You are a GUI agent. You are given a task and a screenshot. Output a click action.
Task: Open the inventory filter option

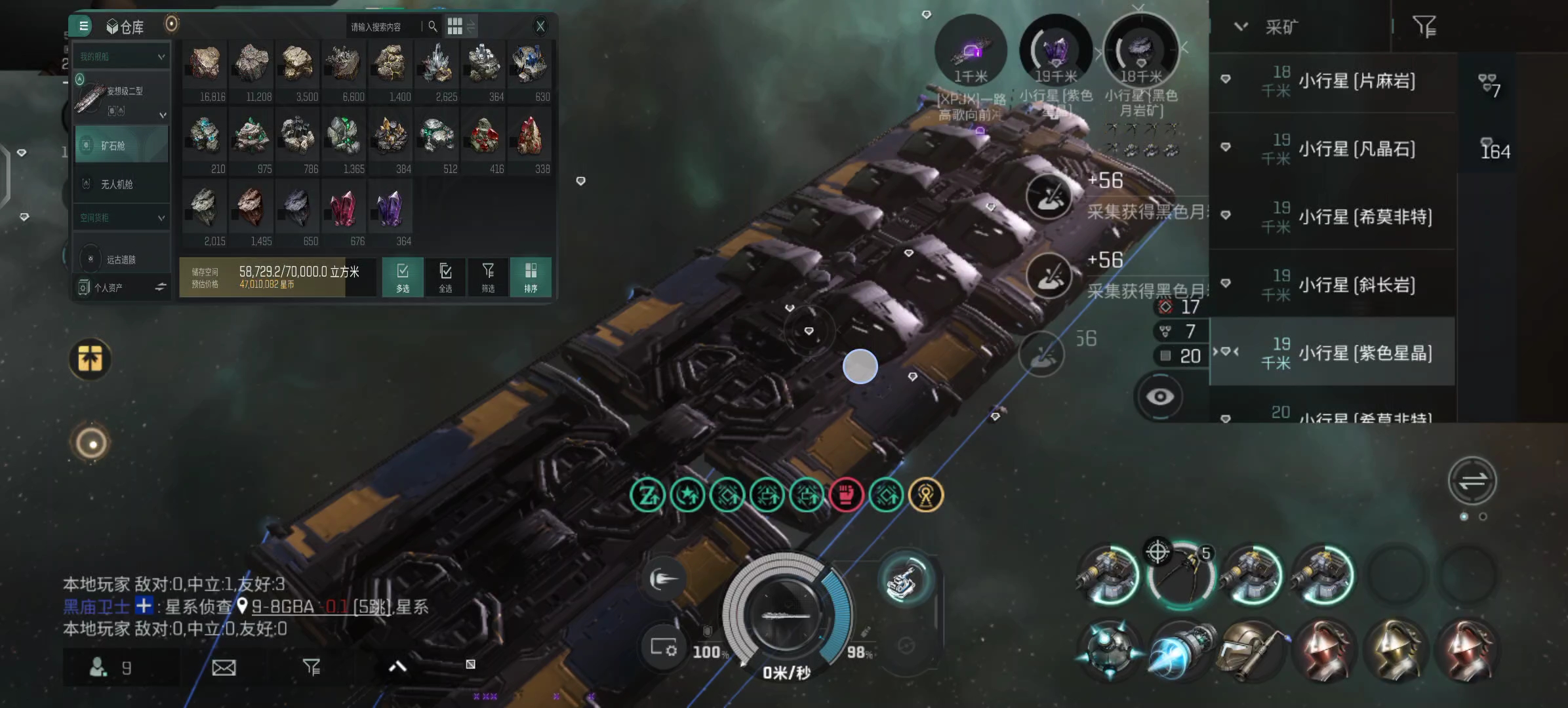[488, 277]
